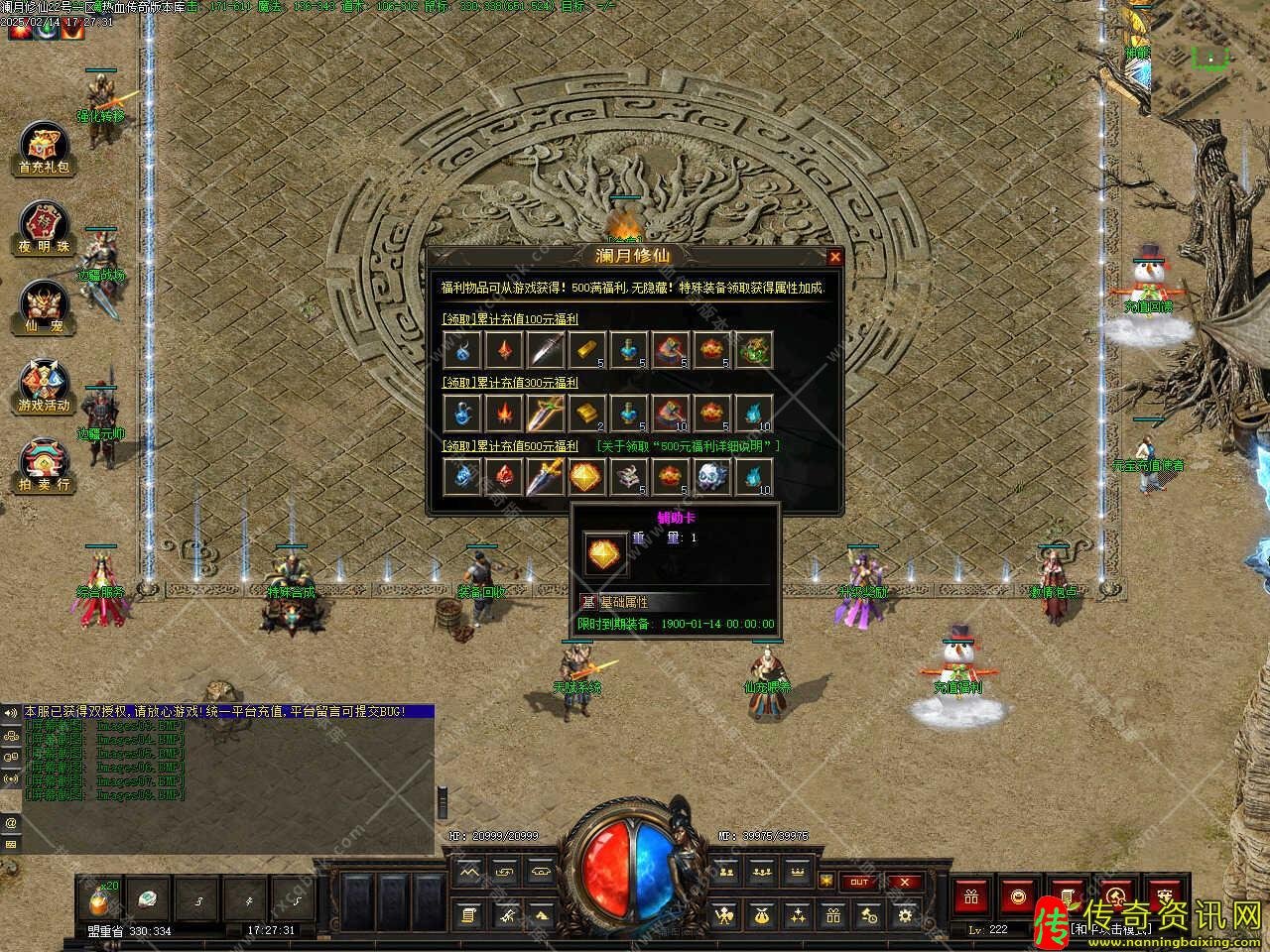1270x952 pixels.
Task: Open the 夜明珠 menu icon
Action: point(45,228)
